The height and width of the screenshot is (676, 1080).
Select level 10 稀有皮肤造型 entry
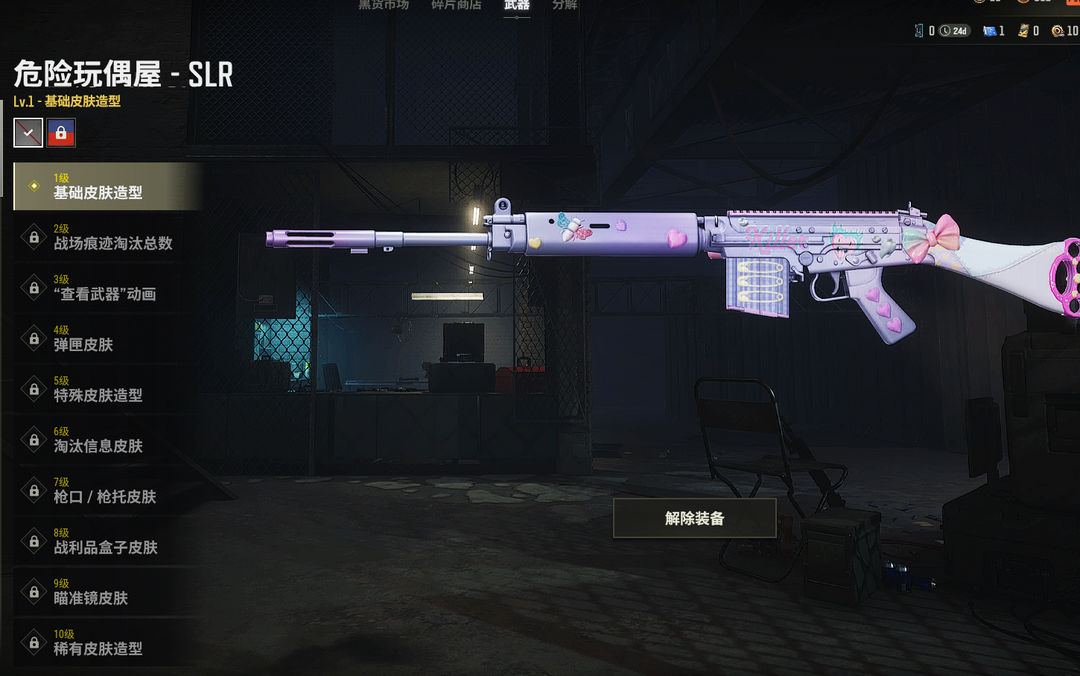107,642
